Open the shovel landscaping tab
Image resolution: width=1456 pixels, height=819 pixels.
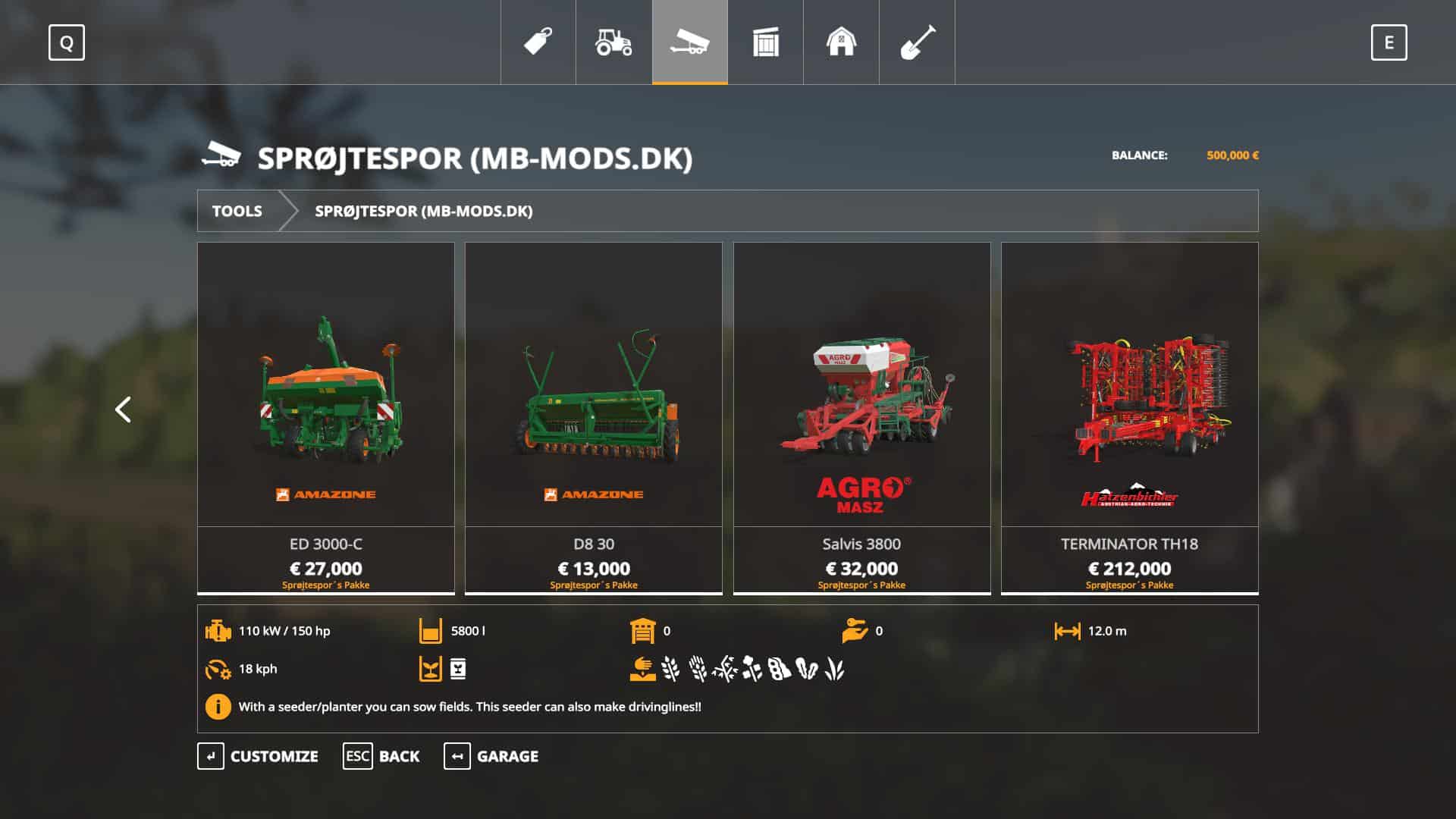pyautogui.click(x=917, y=42)
